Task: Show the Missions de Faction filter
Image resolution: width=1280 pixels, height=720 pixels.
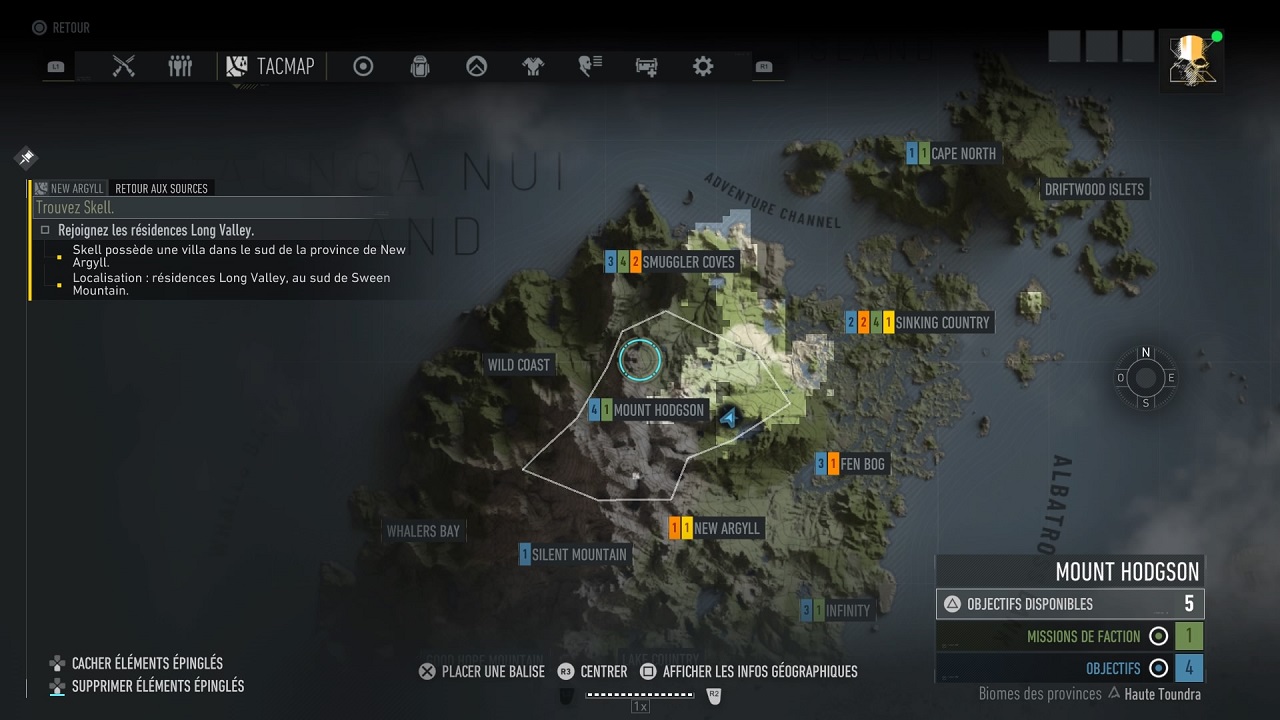Action: pos(1070,636)
